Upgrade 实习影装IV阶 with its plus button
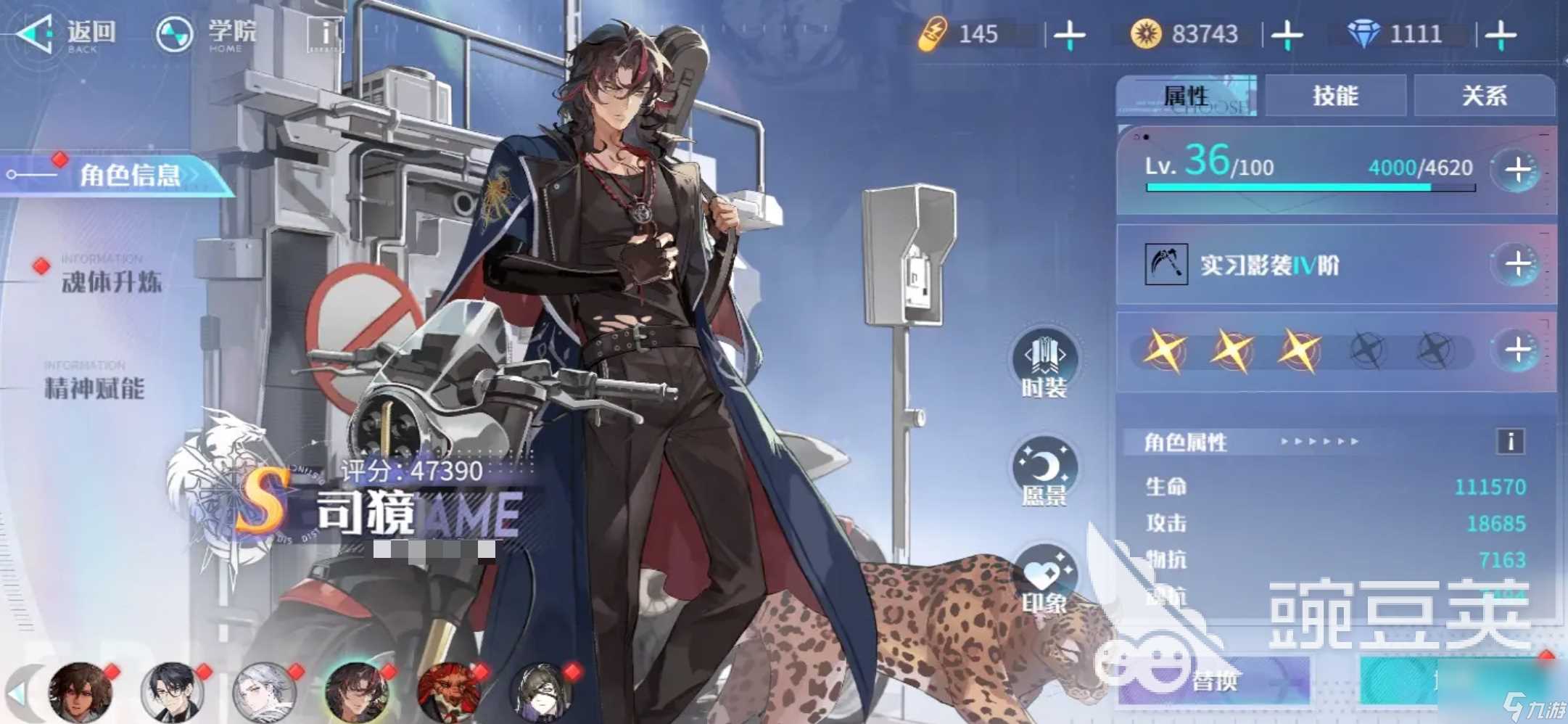1568x724 pixels. coord(1517,264)
